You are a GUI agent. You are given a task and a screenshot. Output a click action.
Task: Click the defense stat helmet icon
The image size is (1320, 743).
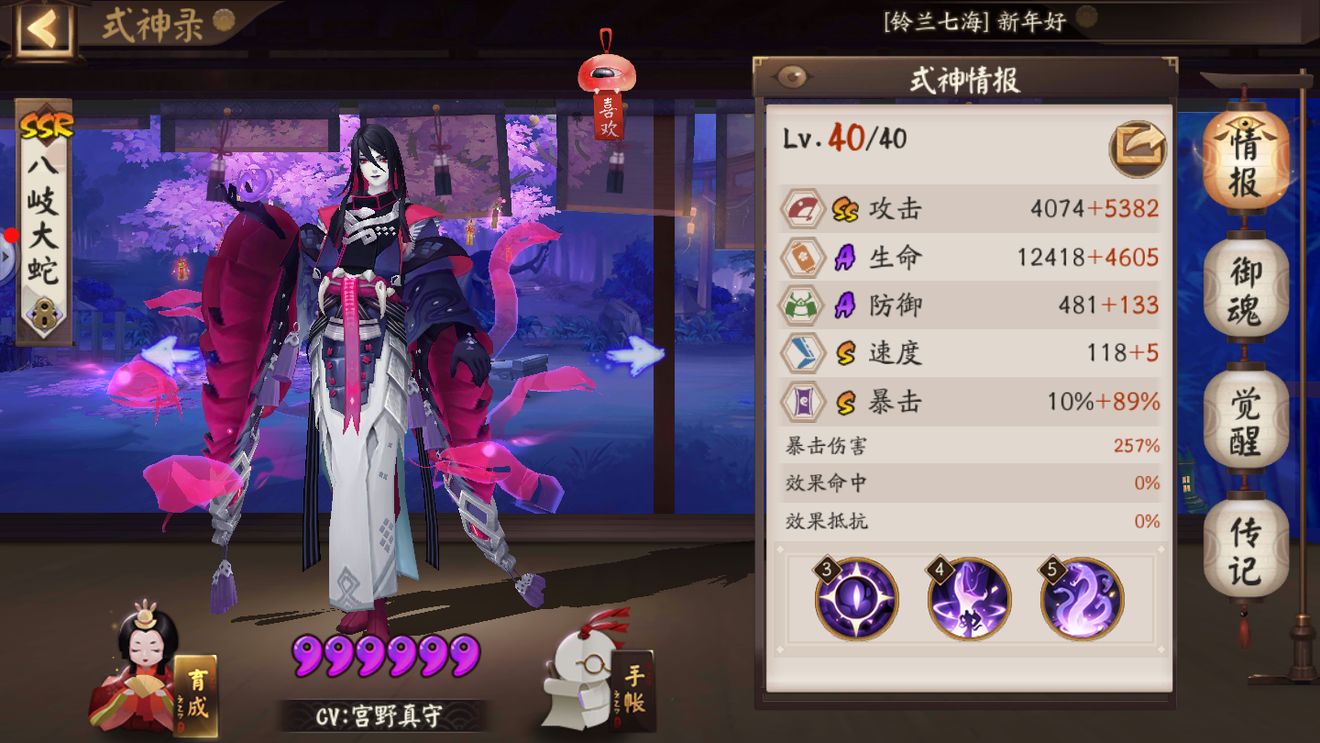(x=806, y=305)
